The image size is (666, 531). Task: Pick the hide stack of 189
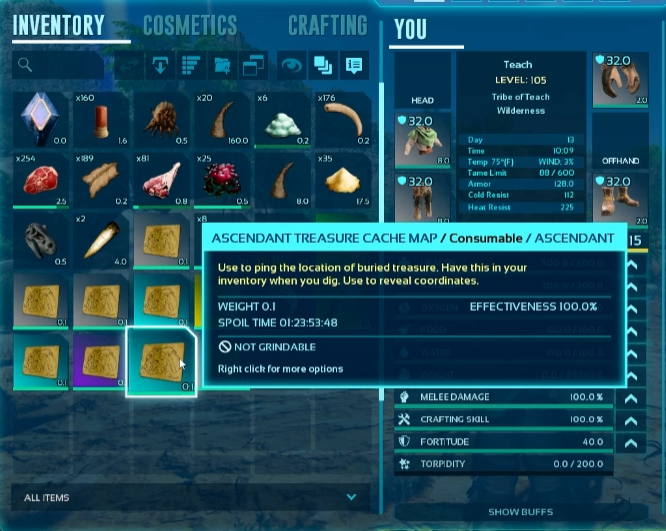[101, 180]
